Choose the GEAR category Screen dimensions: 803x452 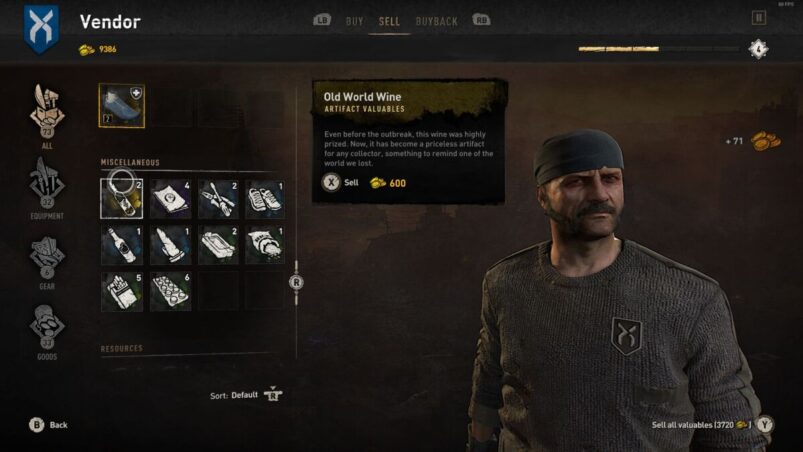click(47, 256)
